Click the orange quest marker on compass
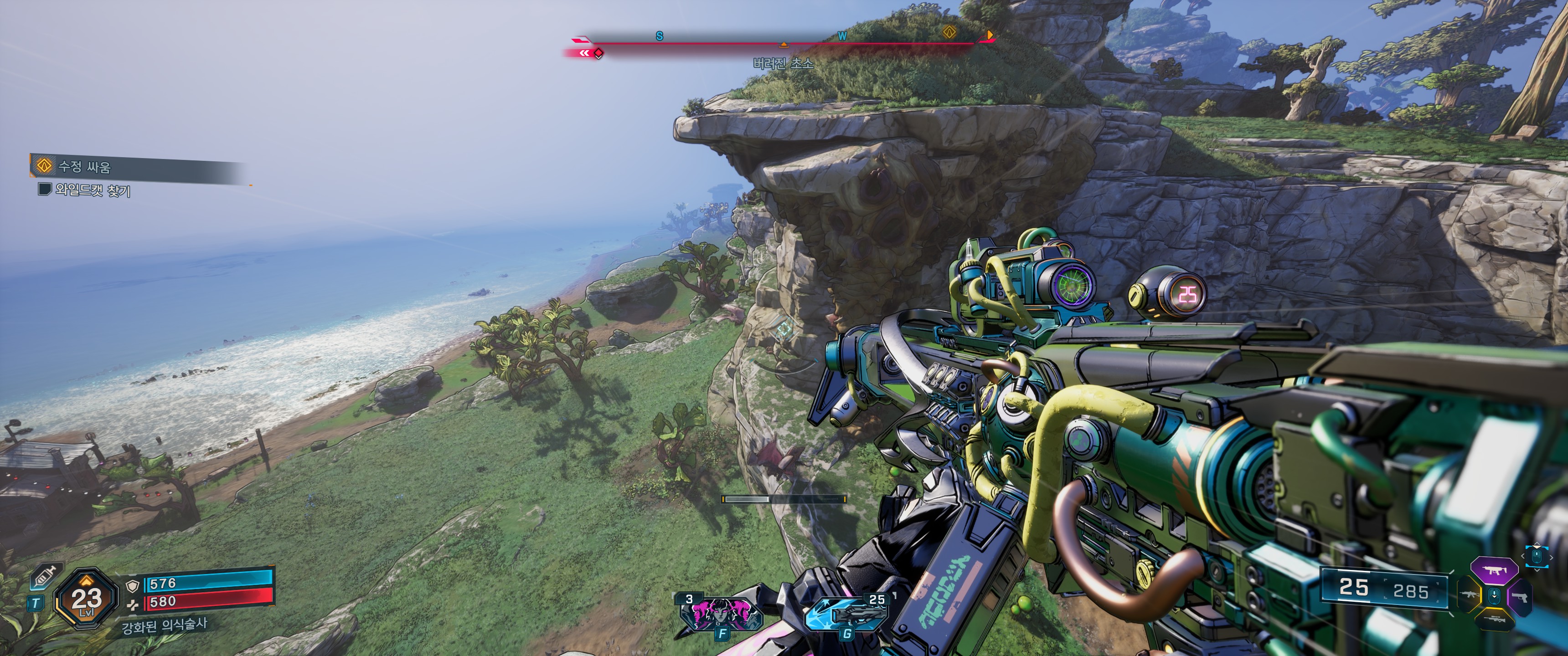The height and width of the screenshot is (656, 1568). (949, 31)
